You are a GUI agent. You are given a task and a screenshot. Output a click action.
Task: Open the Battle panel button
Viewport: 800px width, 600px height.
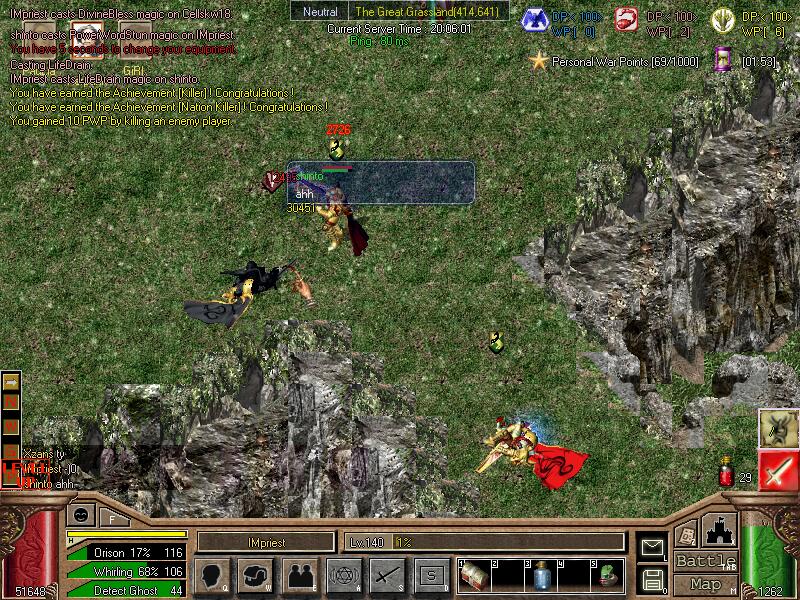pyautogui.click(x=705, y=561)
